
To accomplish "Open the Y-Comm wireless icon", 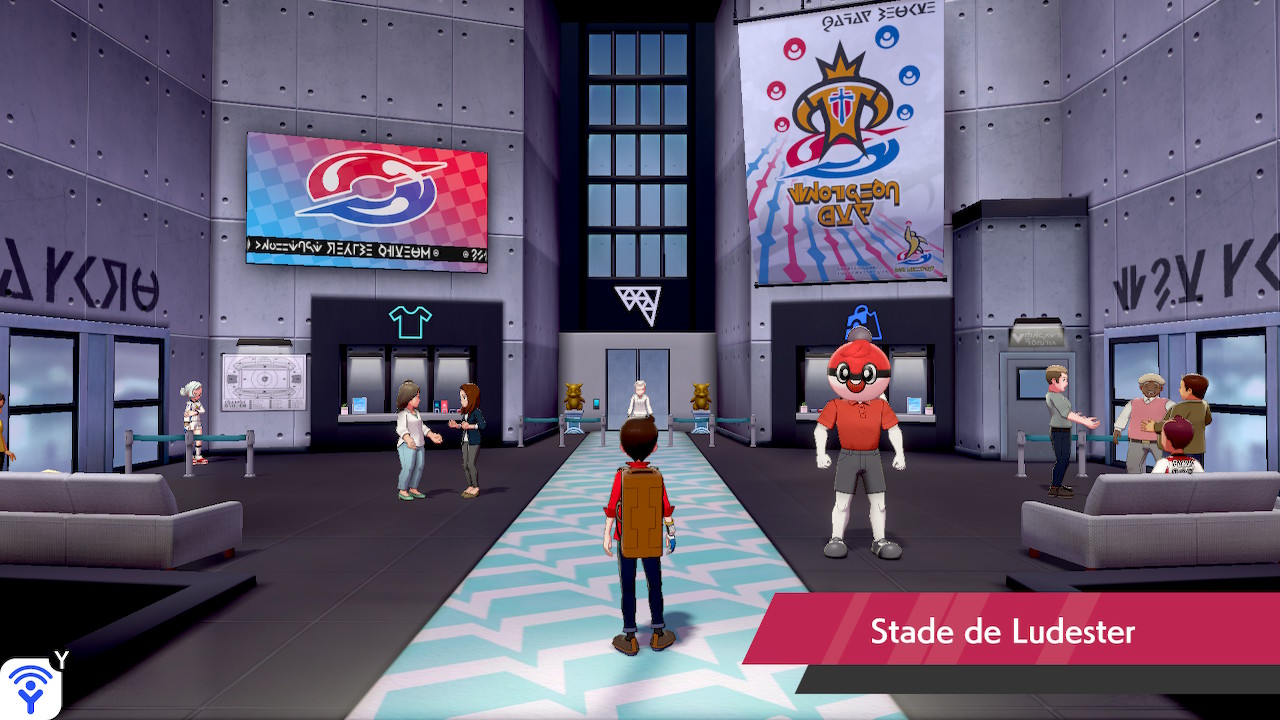I will click(30, 688).
